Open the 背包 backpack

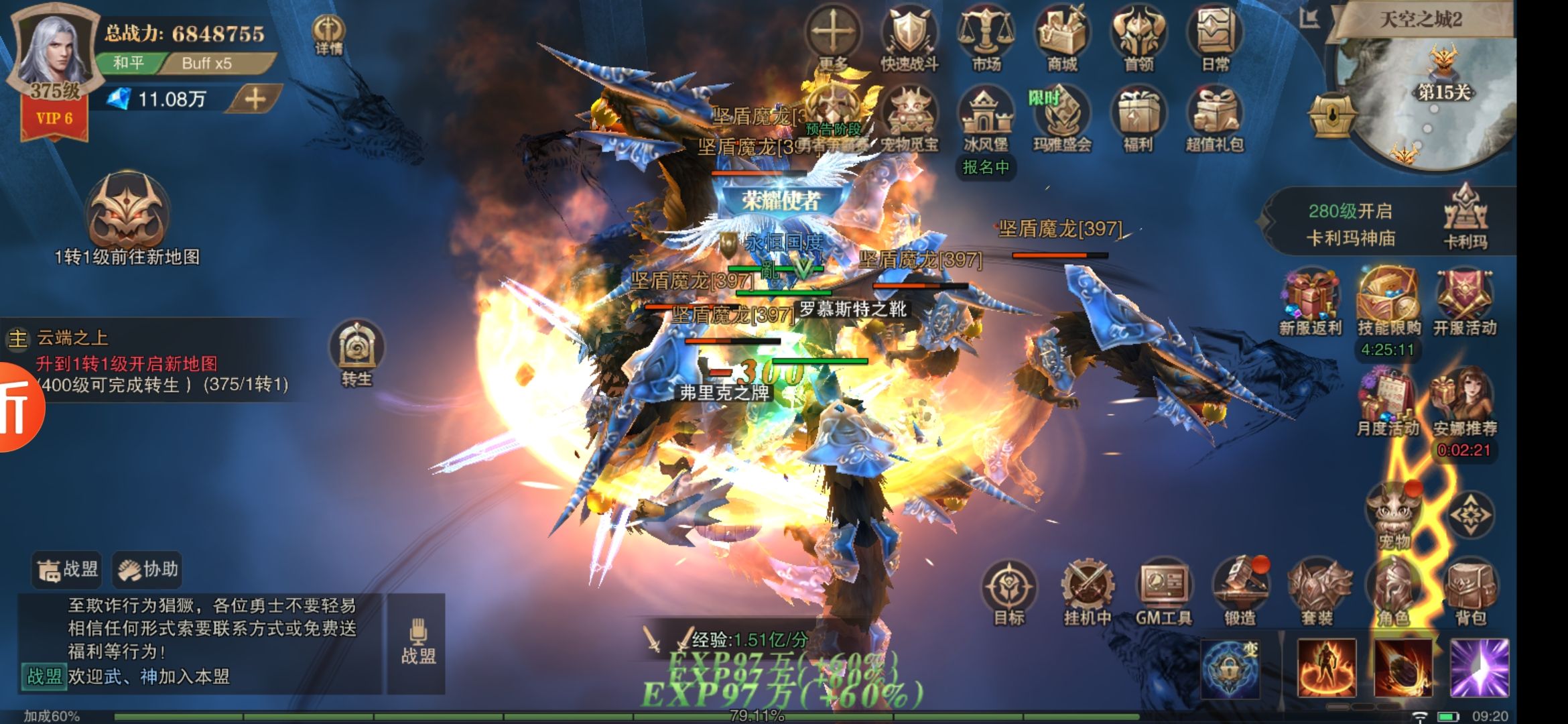coord(1471,590)
